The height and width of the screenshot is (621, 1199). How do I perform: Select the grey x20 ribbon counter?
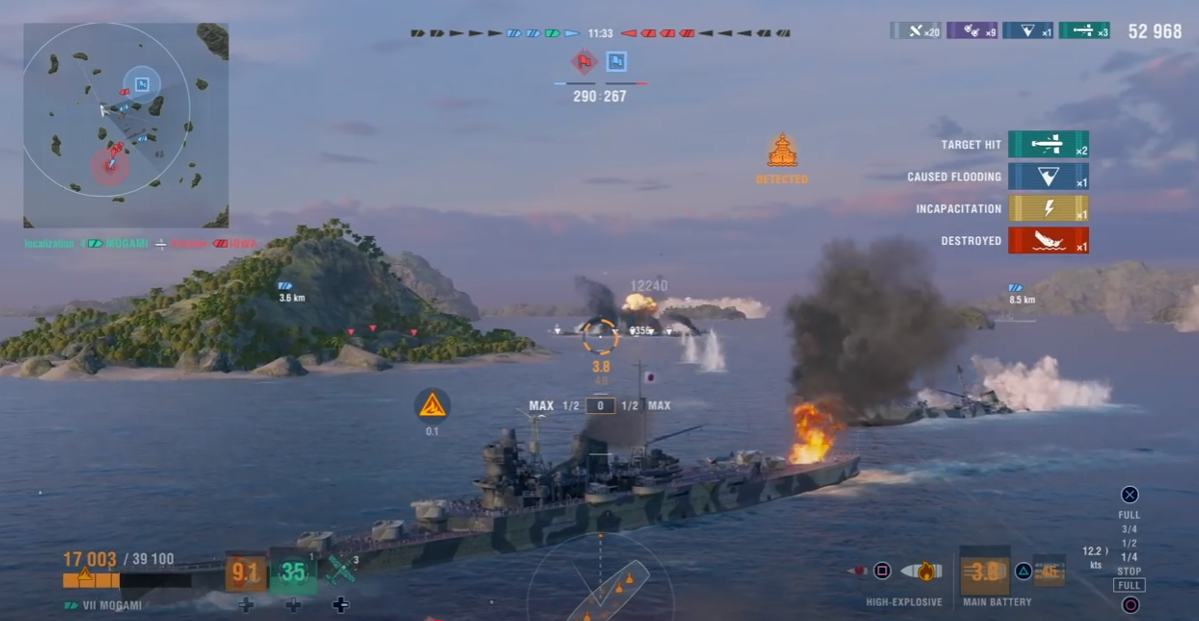tap(915, 31)
